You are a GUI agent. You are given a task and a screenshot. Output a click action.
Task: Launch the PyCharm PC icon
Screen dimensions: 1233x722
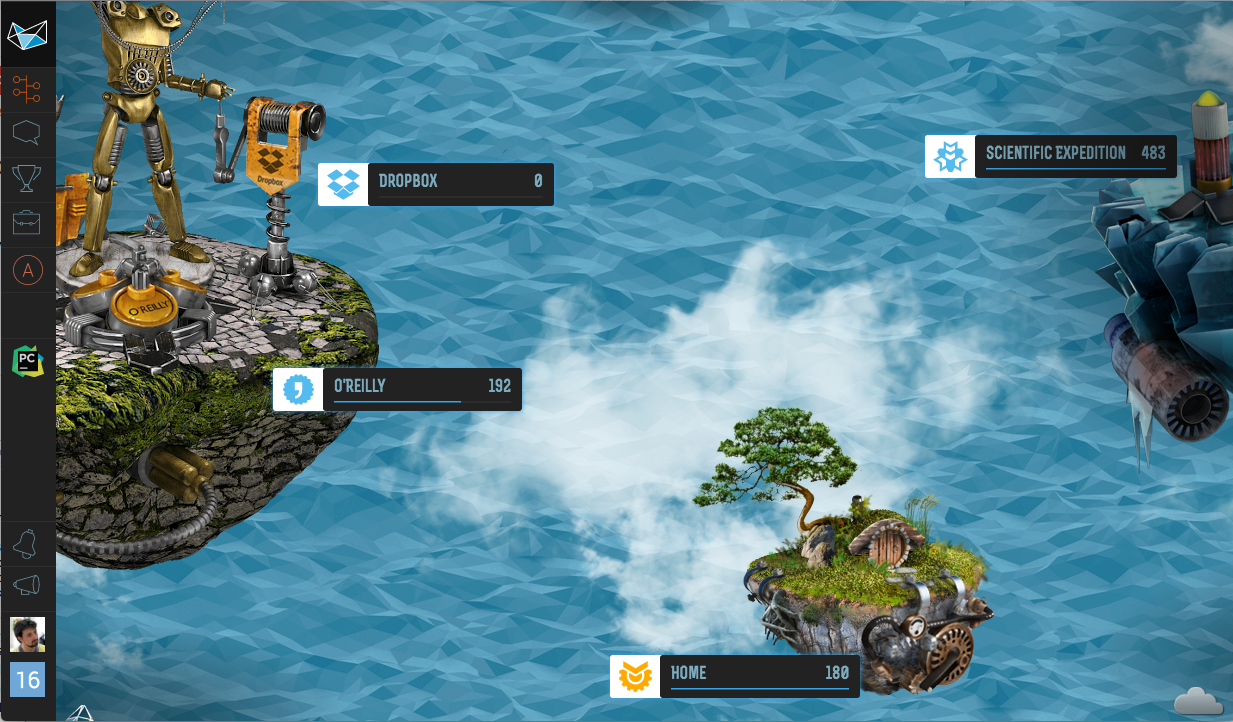tap(27, 360)
